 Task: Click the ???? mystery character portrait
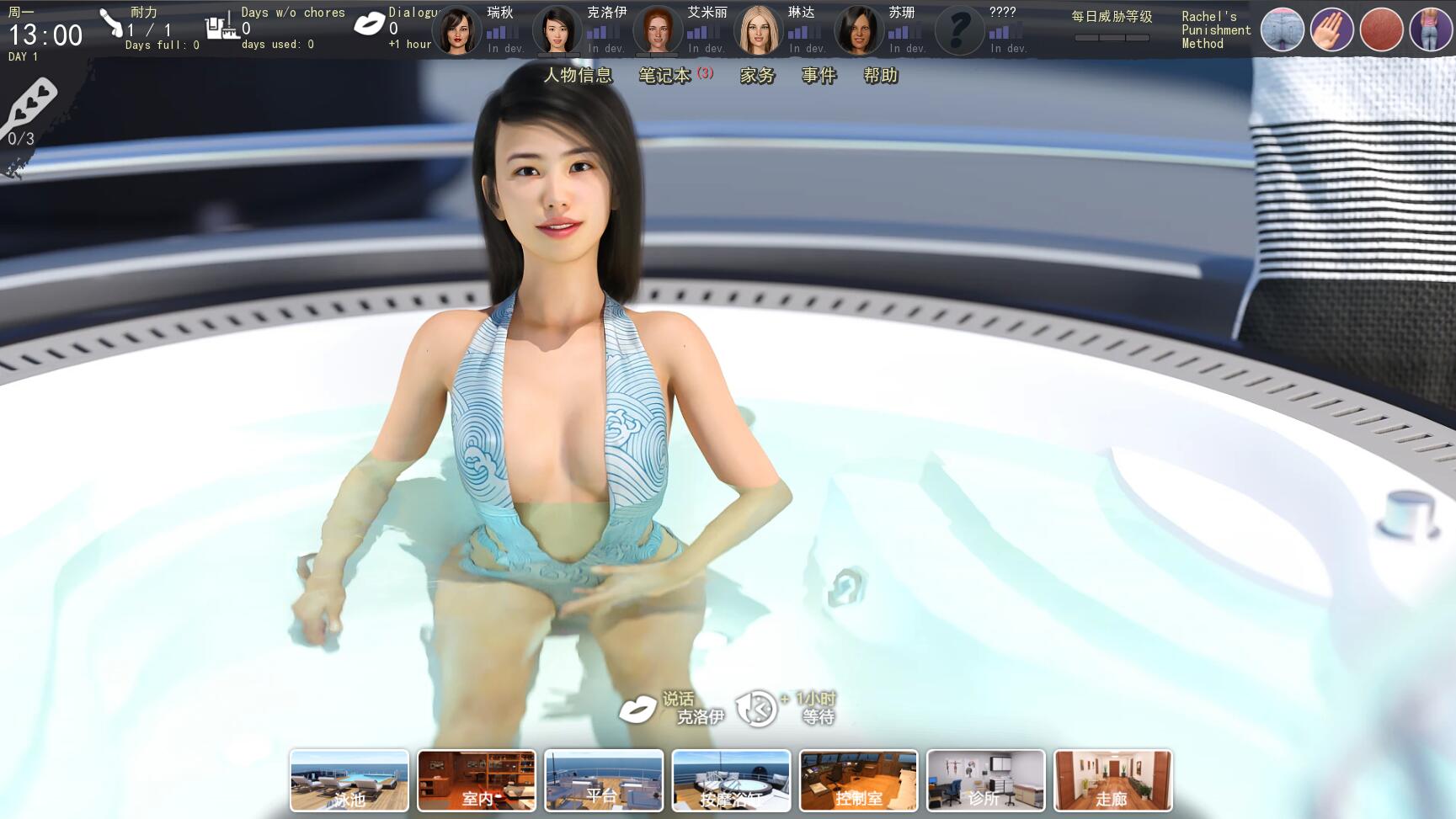pyautogui.click(x=959, y=28)
